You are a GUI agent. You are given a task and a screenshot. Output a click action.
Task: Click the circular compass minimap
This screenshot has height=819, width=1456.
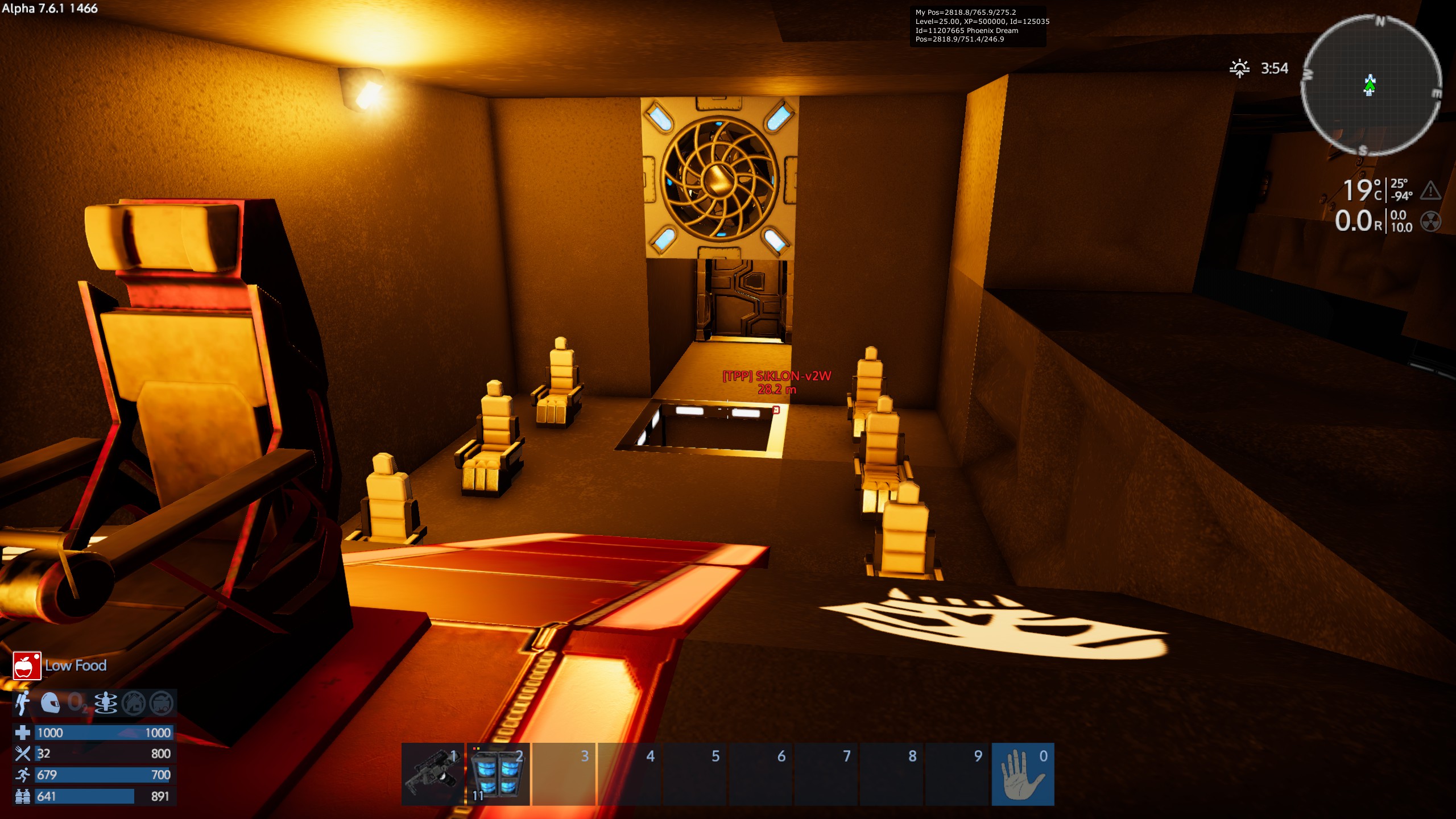tap(1371, 85)
